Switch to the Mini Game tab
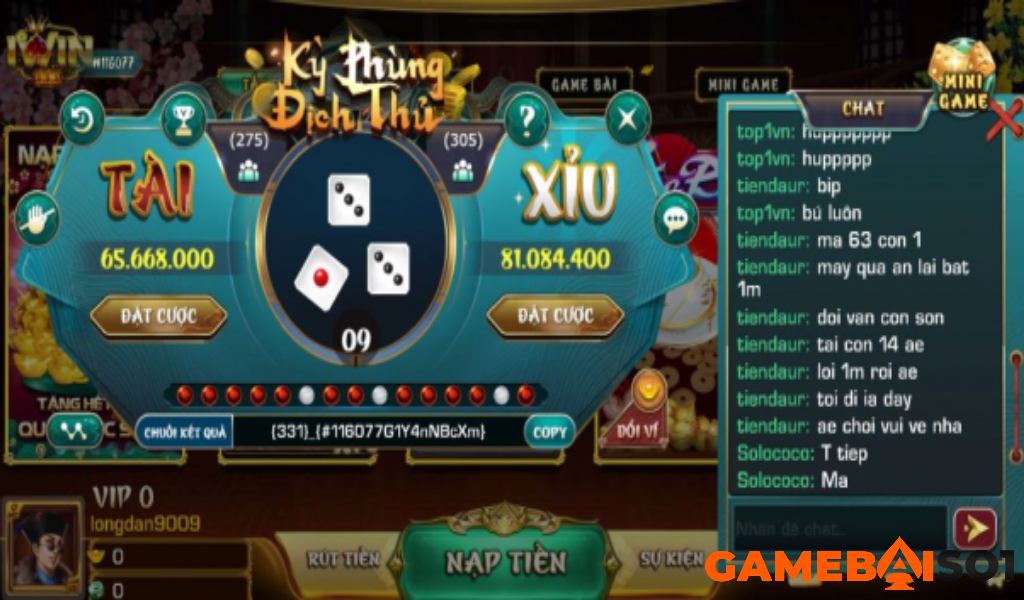Viewport: 1024px width, 600px height. pyautogui.click(x=743, y=85)
